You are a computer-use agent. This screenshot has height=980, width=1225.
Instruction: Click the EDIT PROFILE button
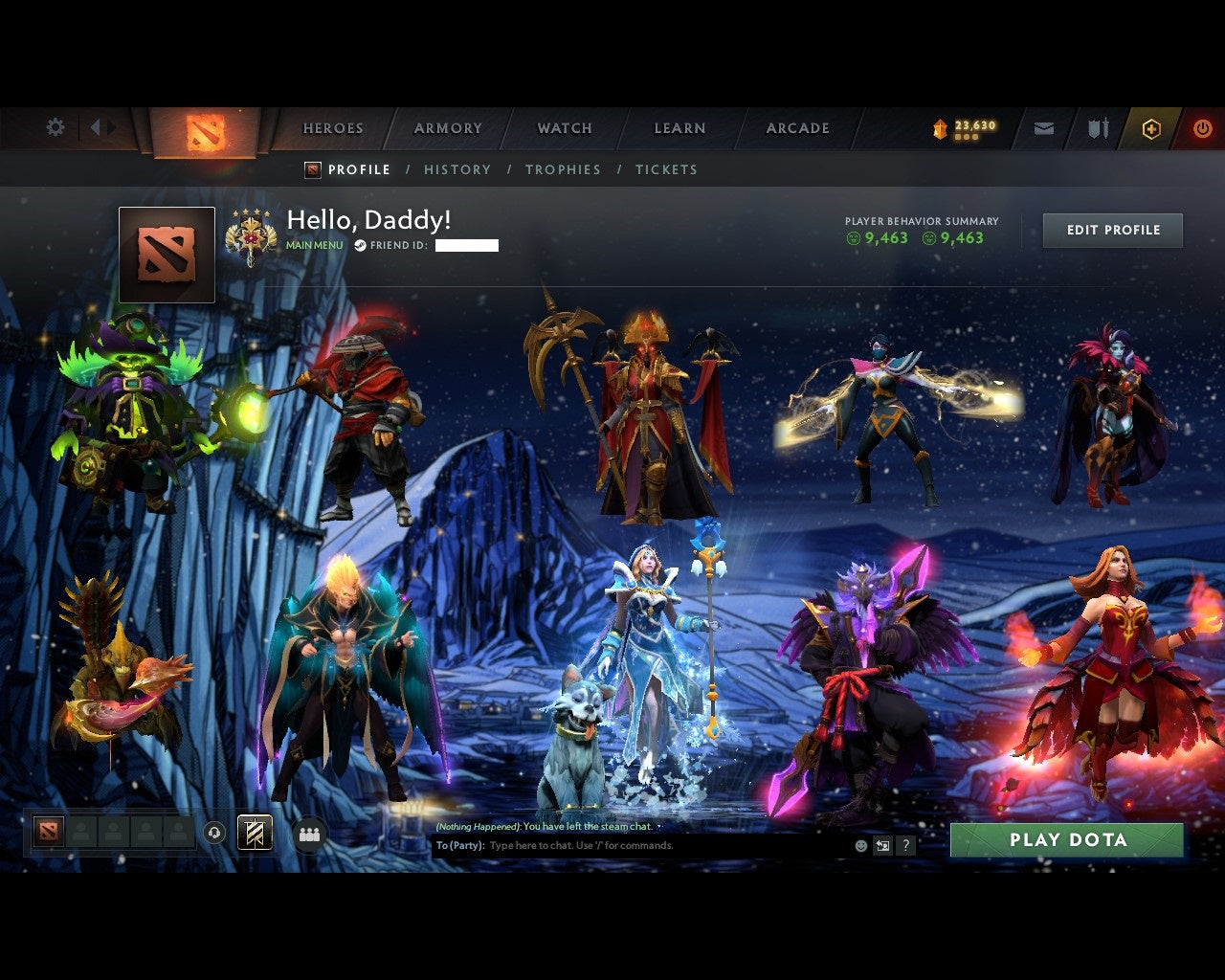click(x=1113, y=230)
